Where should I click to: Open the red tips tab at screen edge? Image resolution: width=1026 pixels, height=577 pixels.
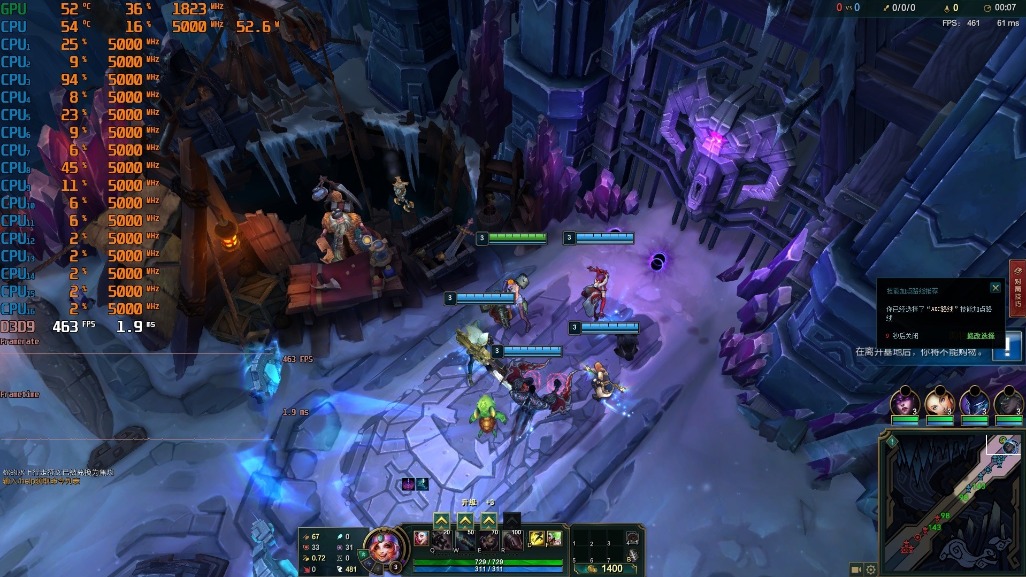click(x=1018, y=284)
